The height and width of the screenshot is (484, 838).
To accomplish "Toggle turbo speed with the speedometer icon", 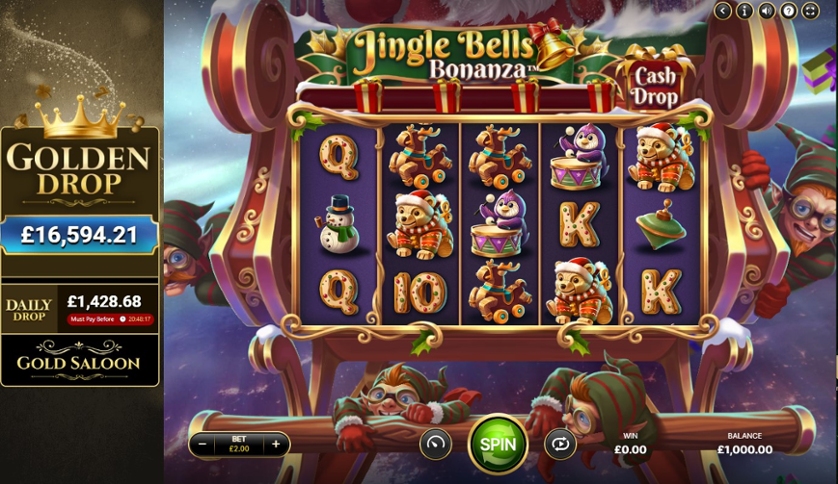I will (x=435, y=443).
